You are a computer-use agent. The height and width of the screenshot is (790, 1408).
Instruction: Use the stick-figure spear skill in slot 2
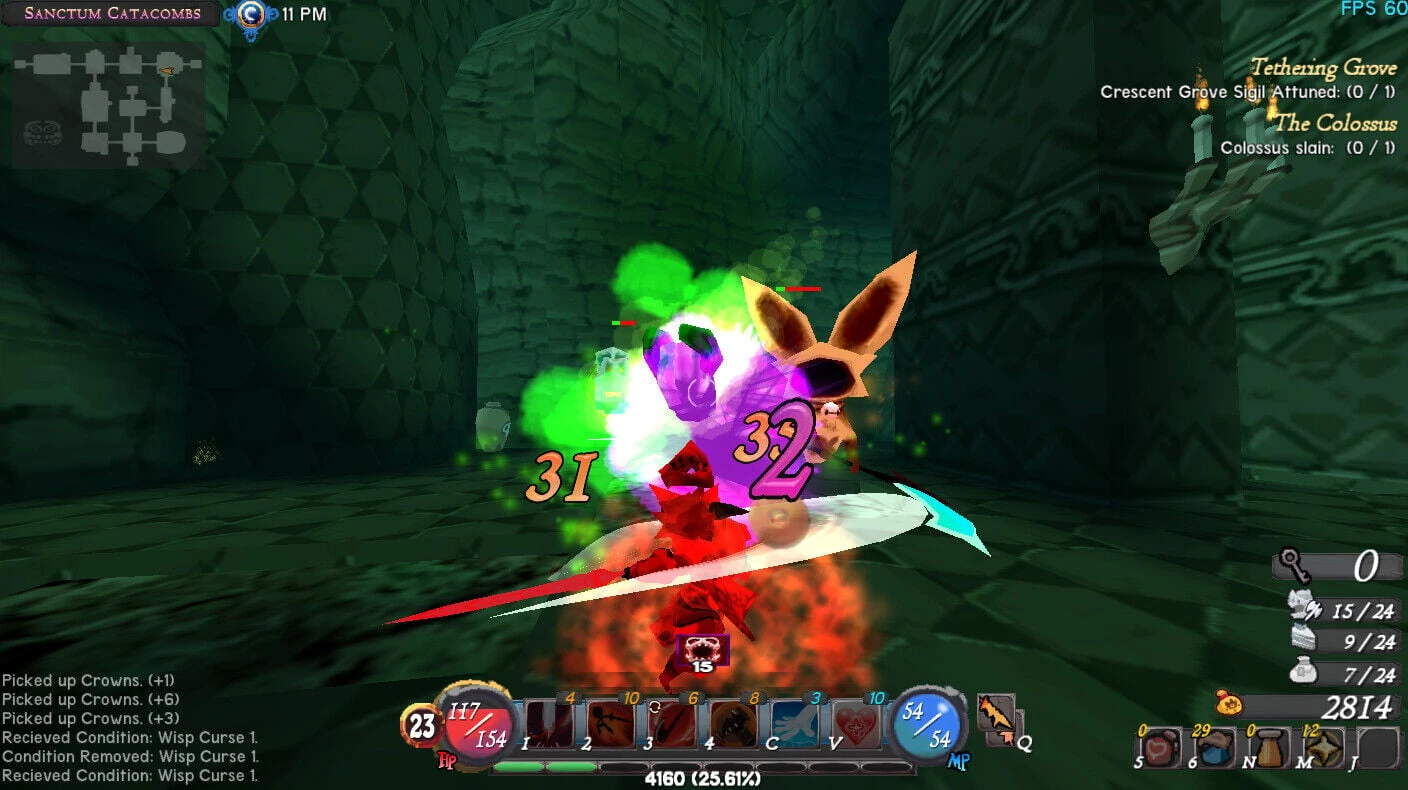[x=610, y=725]
